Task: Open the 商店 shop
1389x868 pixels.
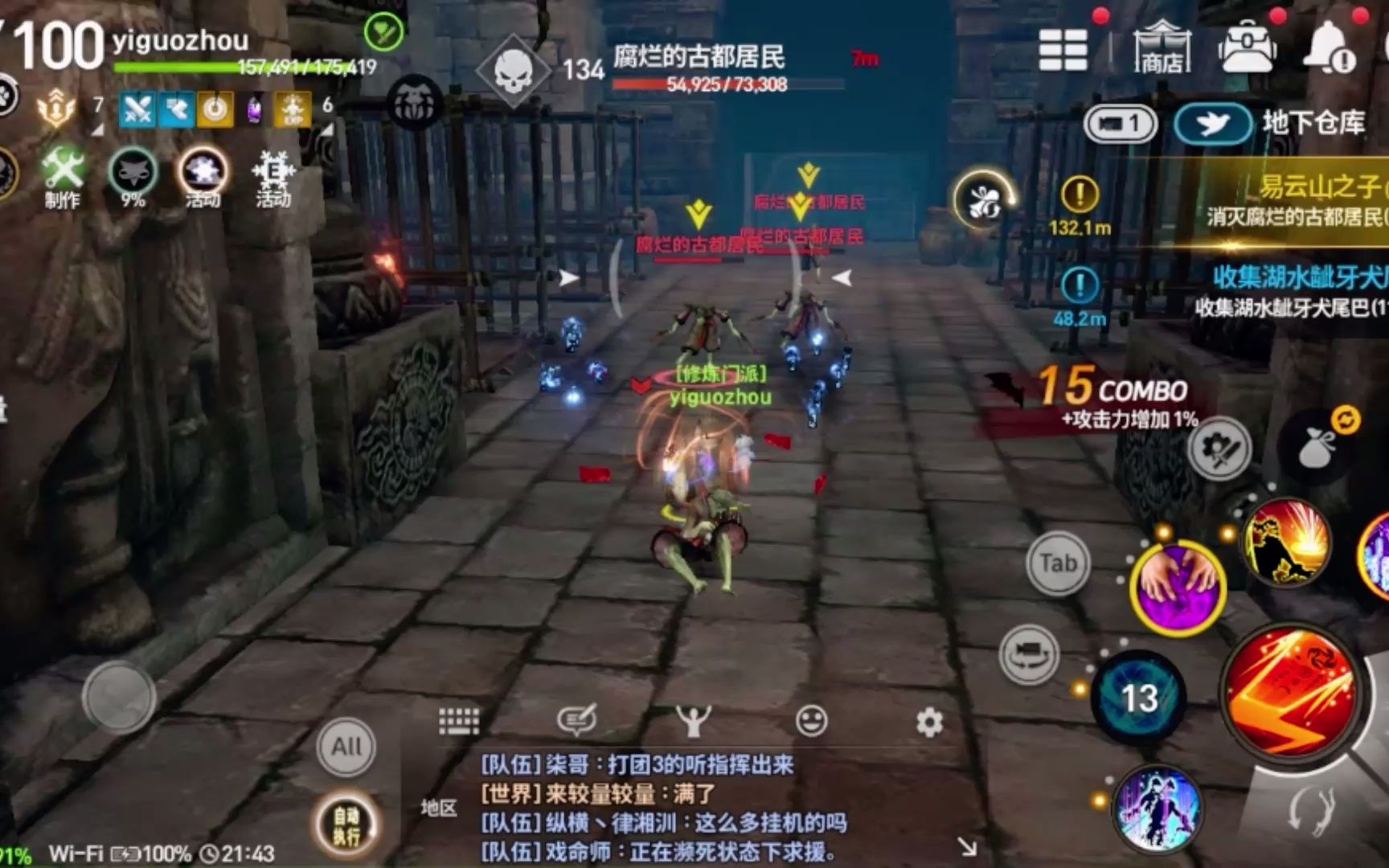Action: [x=1161, y=48]
